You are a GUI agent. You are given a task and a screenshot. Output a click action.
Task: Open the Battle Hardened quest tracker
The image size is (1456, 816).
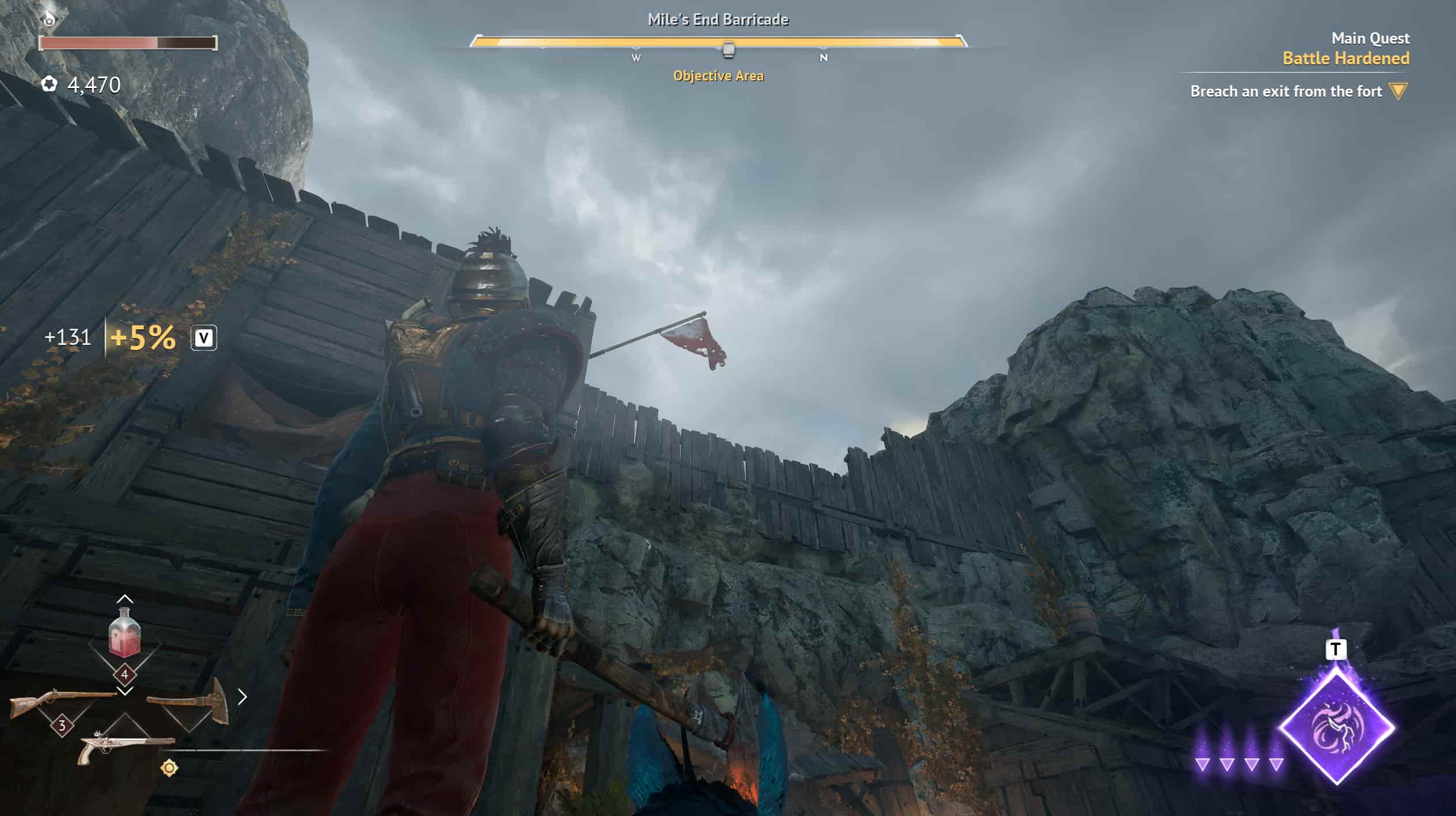click(1345, 58)
